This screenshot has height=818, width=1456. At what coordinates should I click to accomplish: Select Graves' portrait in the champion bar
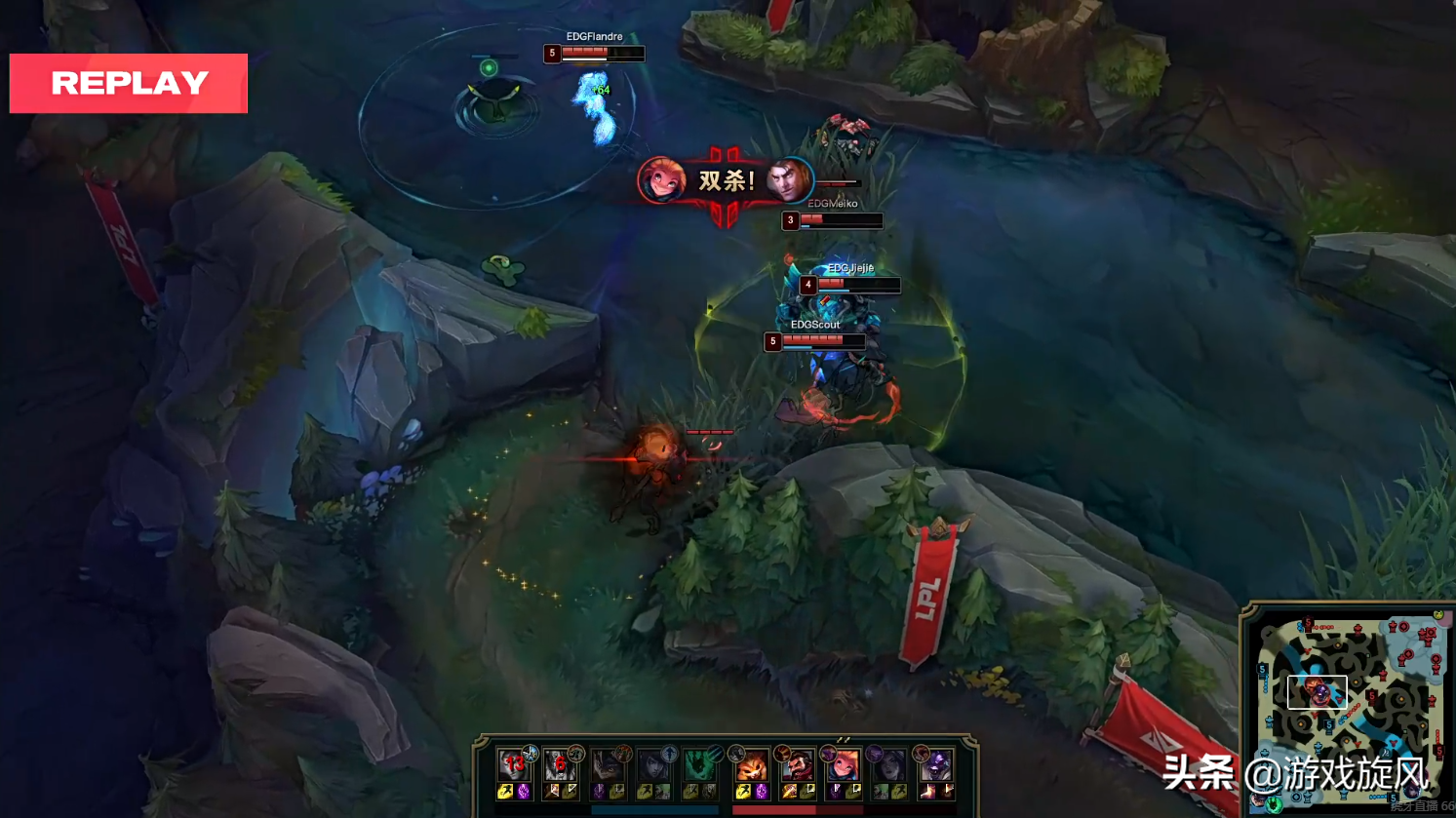[797, 766]
